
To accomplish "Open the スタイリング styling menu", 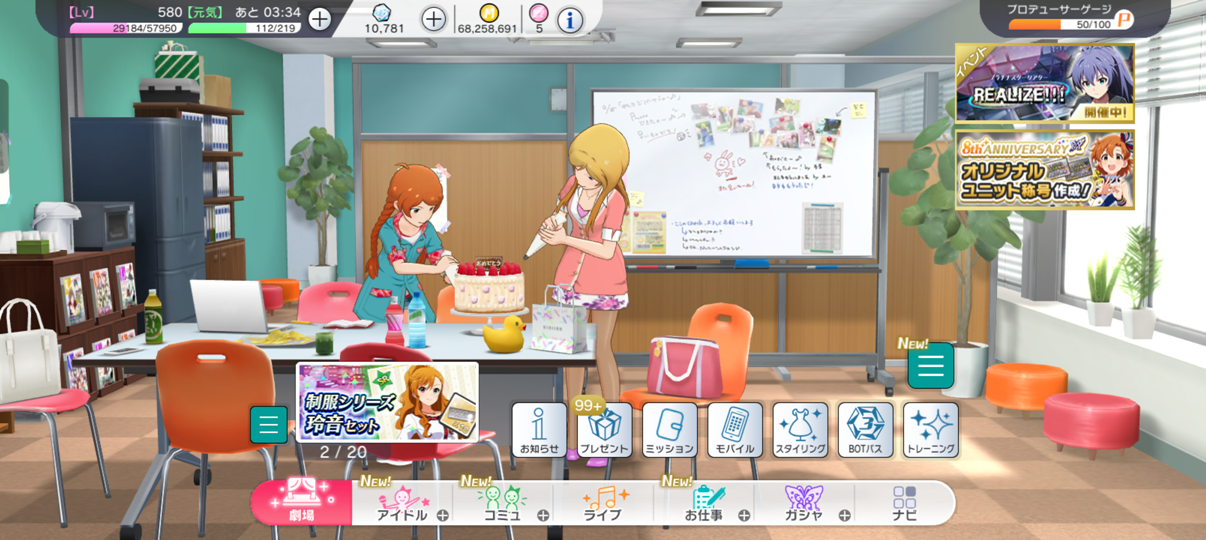I will (800, 430).
